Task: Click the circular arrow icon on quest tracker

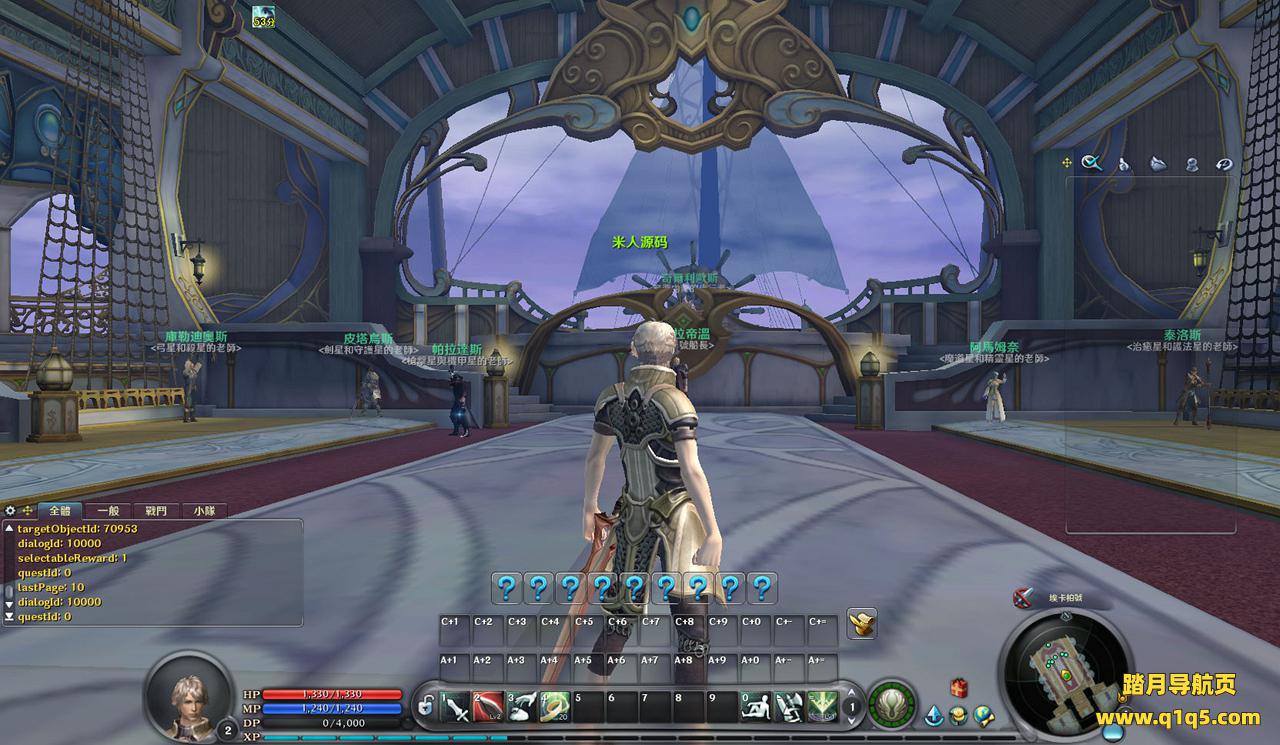Action: [x=1224, y=164]
